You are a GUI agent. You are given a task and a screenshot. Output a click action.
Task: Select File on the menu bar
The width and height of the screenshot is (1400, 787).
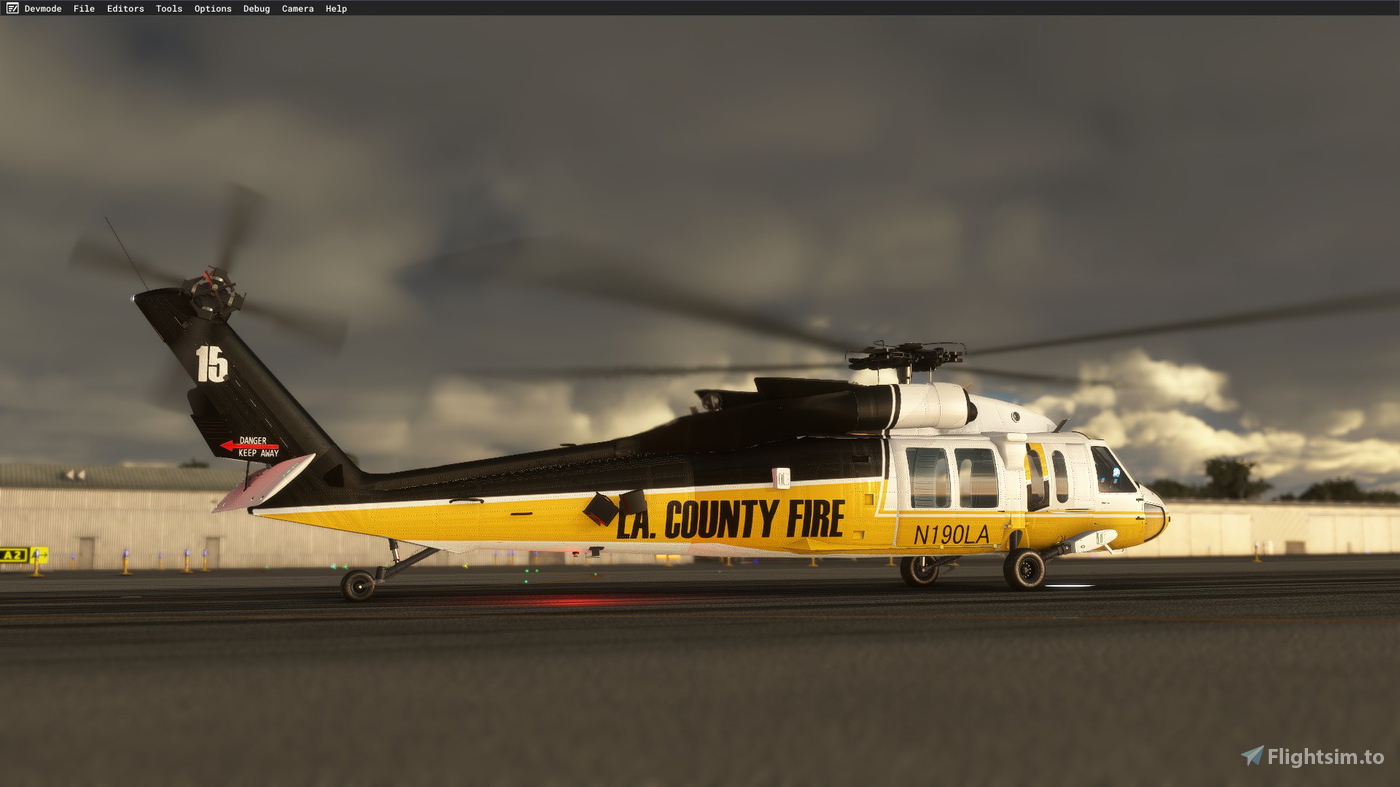[x=84, y=8]
